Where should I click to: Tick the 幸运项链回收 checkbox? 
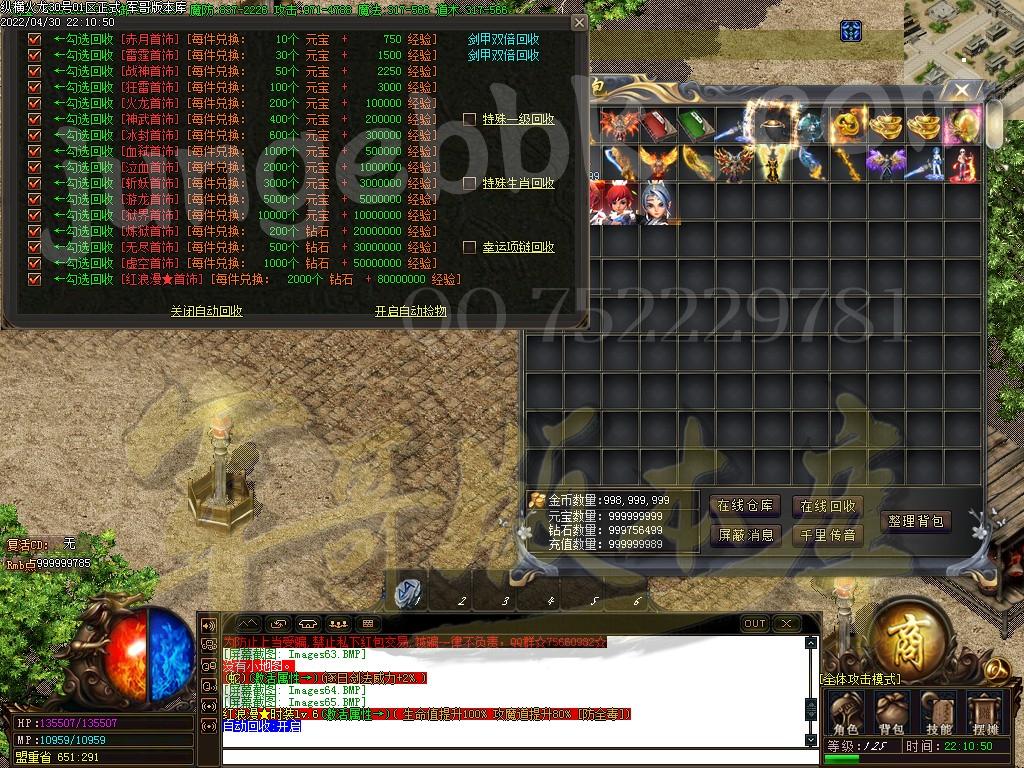(x=469, y=247)
